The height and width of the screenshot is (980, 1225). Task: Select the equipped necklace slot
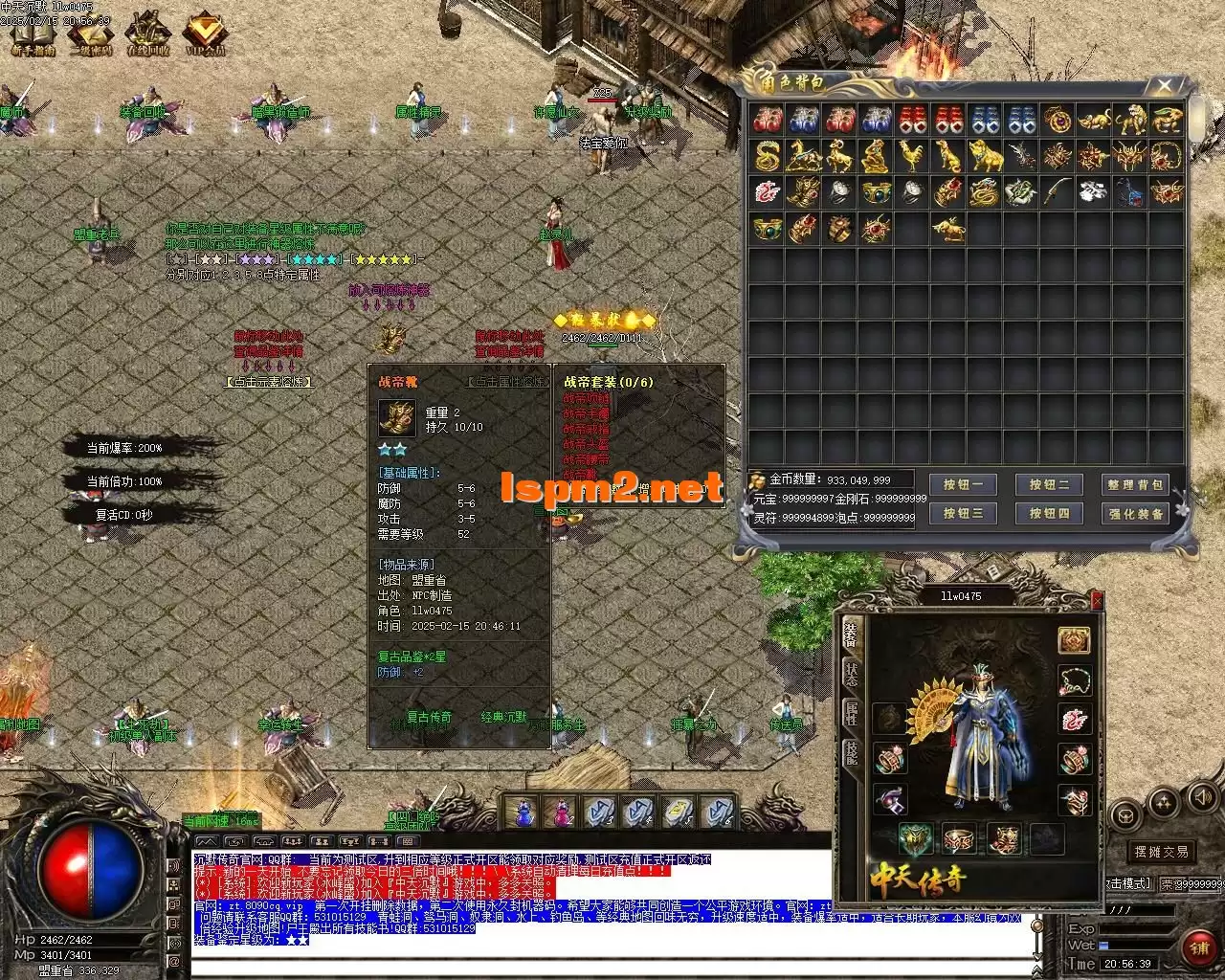(x=1074, y=680)
